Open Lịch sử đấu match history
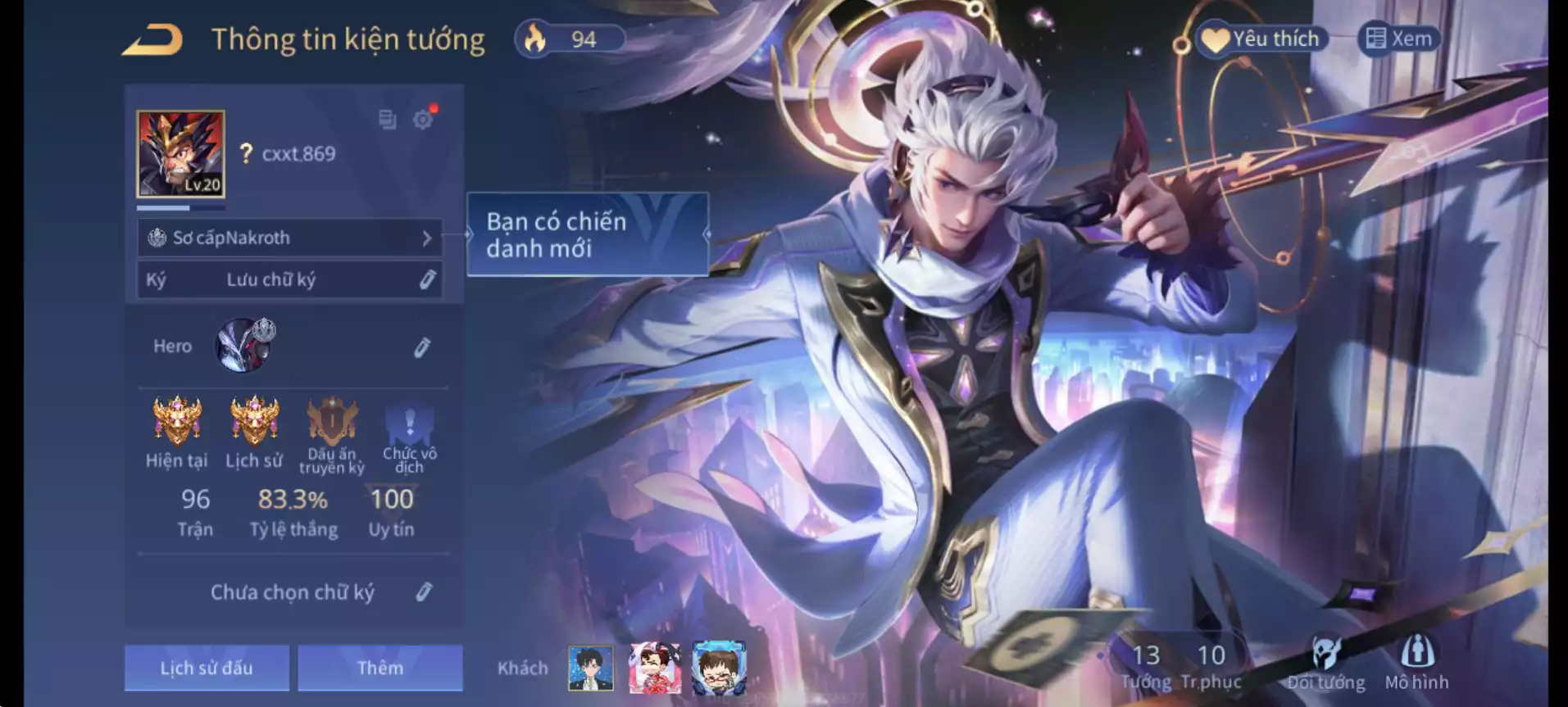This screenshot has width=1568, height=707. pyautogui.click(x=207, y=668)
